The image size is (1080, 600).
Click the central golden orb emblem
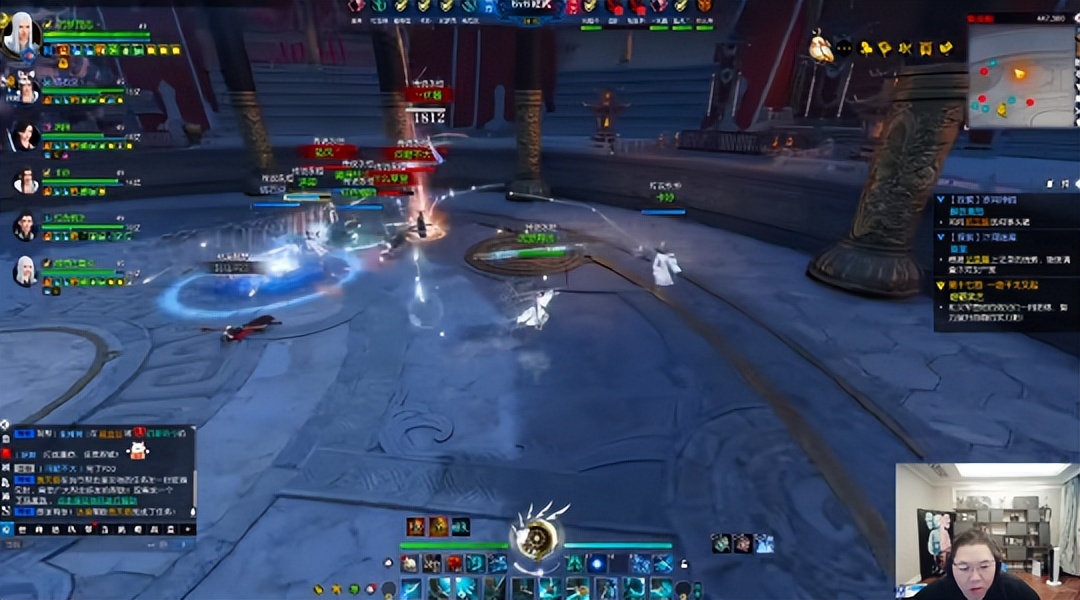[537, 537]
